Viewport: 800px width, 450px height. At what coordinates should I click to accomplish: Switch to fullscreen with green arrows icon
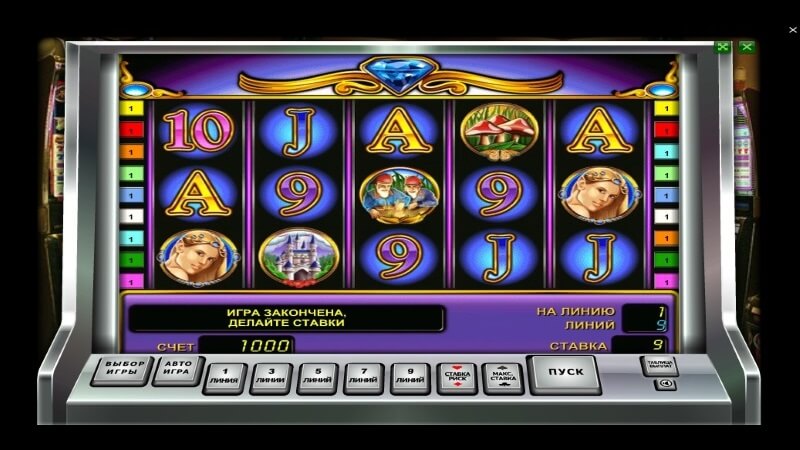click(x=722, y=46)
